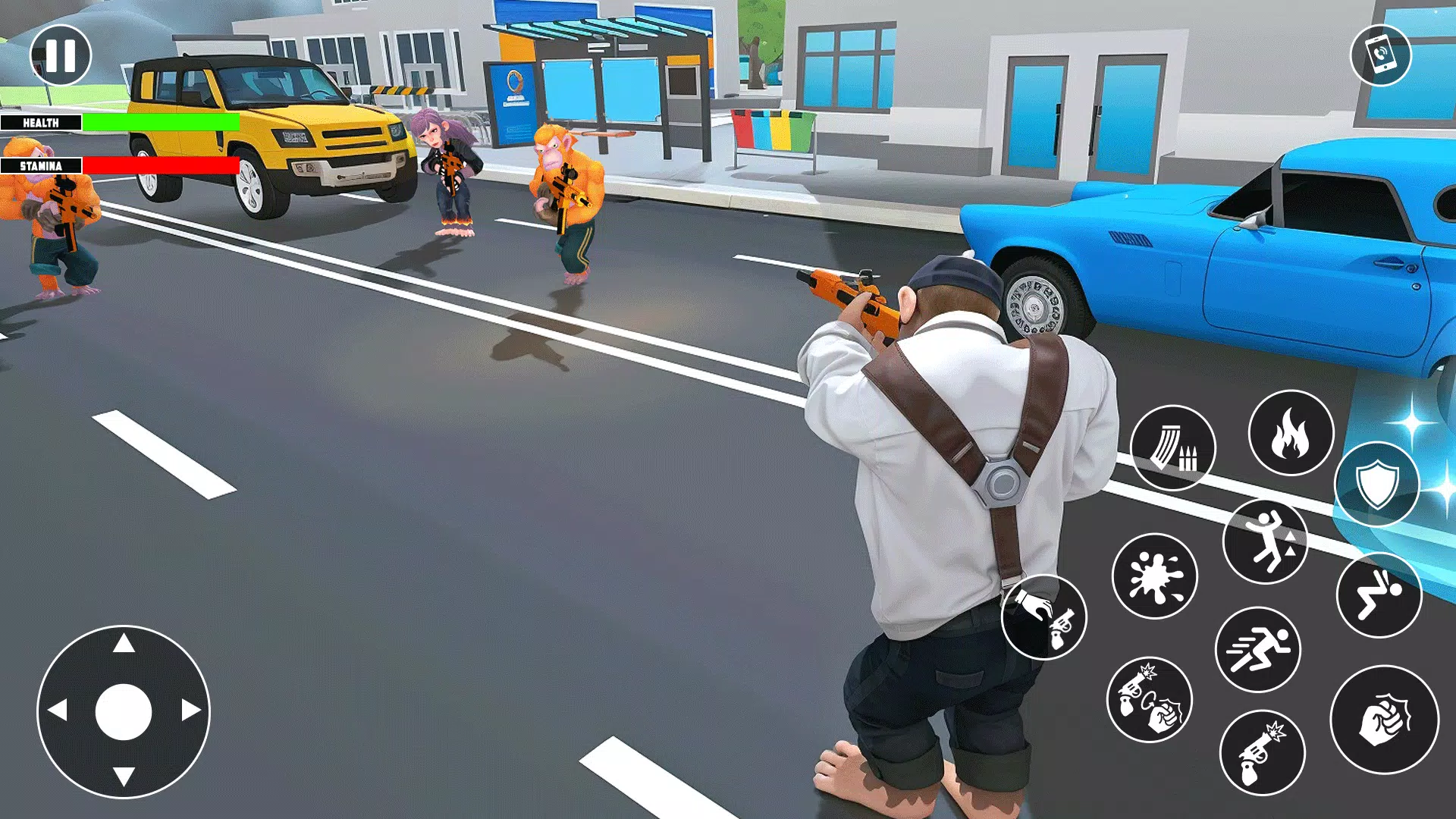Viewport: 1456px width, 819px height.
Task: Pause the game
Action: tap(61, 54)
